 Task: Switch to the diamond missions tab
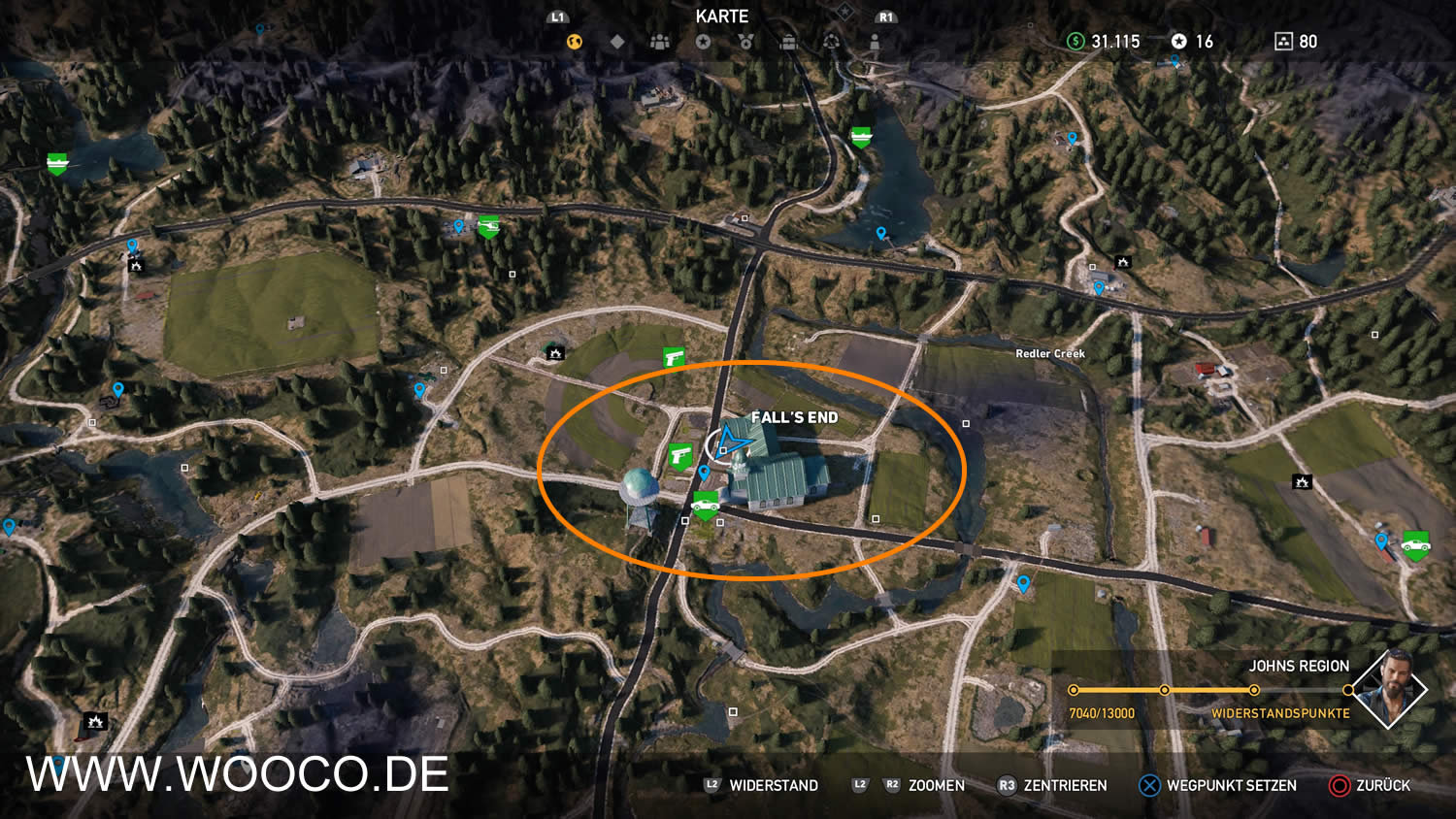(617, 42)
